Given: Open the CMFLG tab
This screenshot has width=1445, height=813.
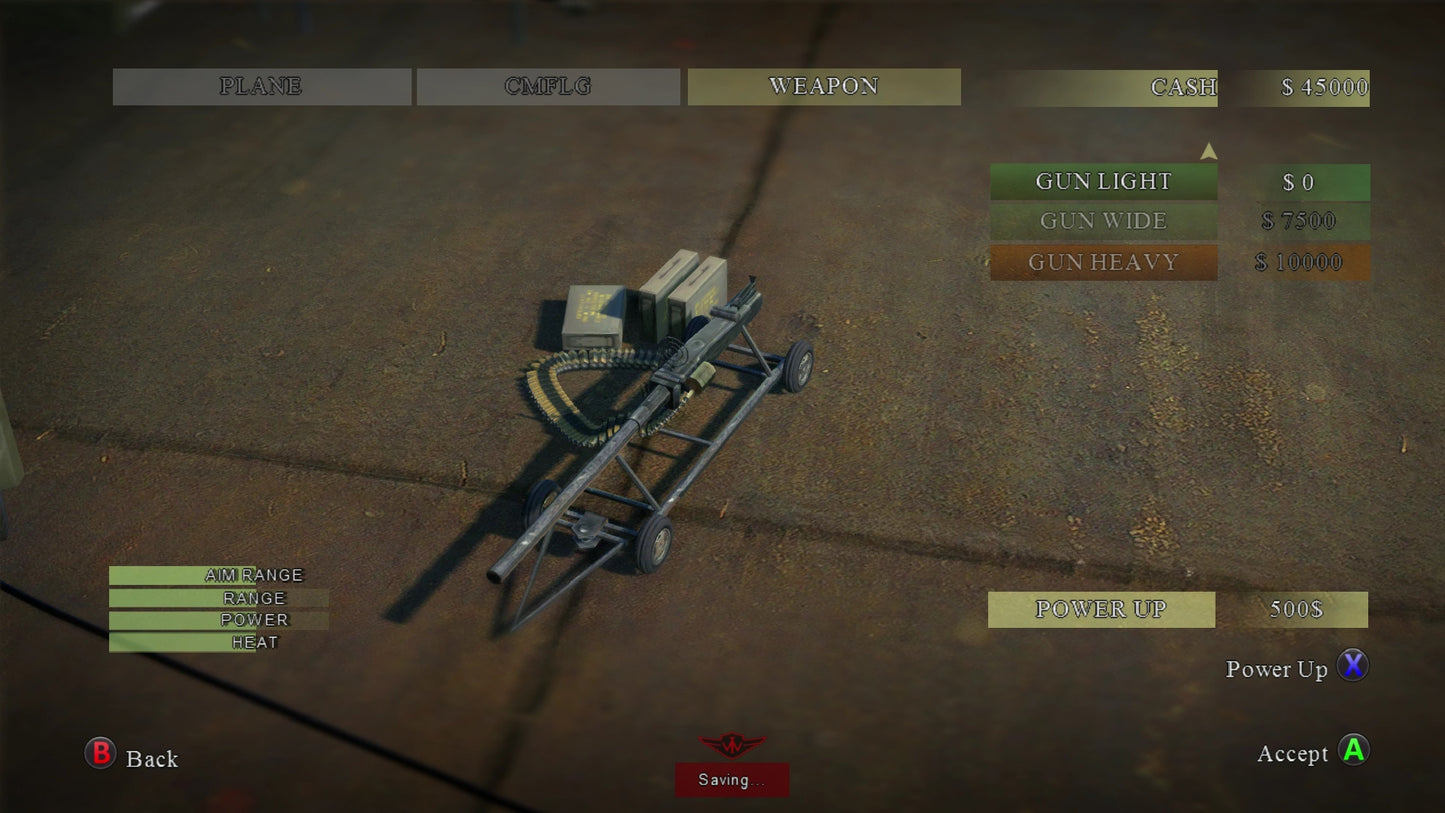Looking at the screenshot, I should click(548, 87).
